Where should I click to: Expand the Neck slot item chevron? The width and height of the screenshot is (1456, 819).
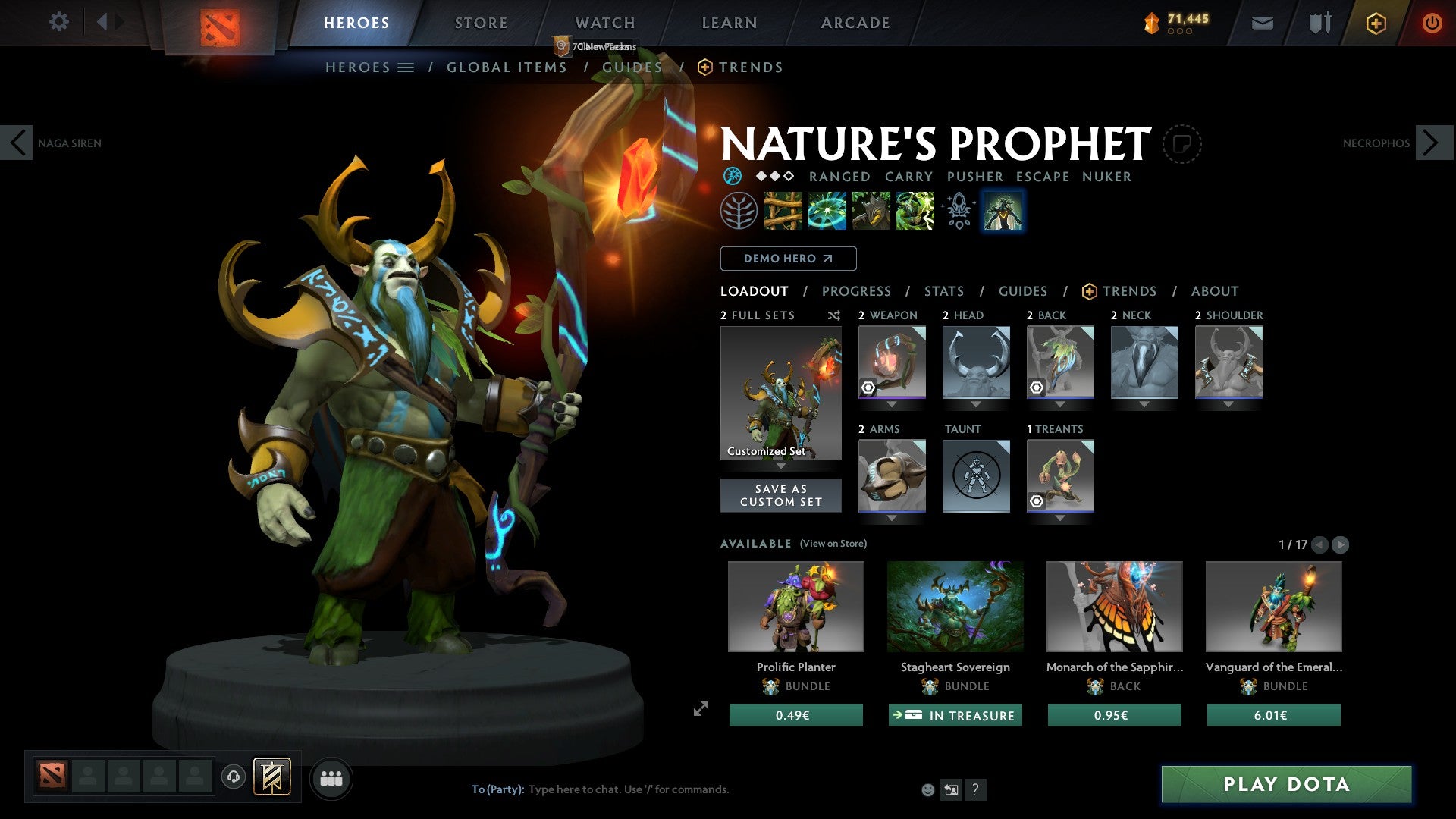[1144, 404]
